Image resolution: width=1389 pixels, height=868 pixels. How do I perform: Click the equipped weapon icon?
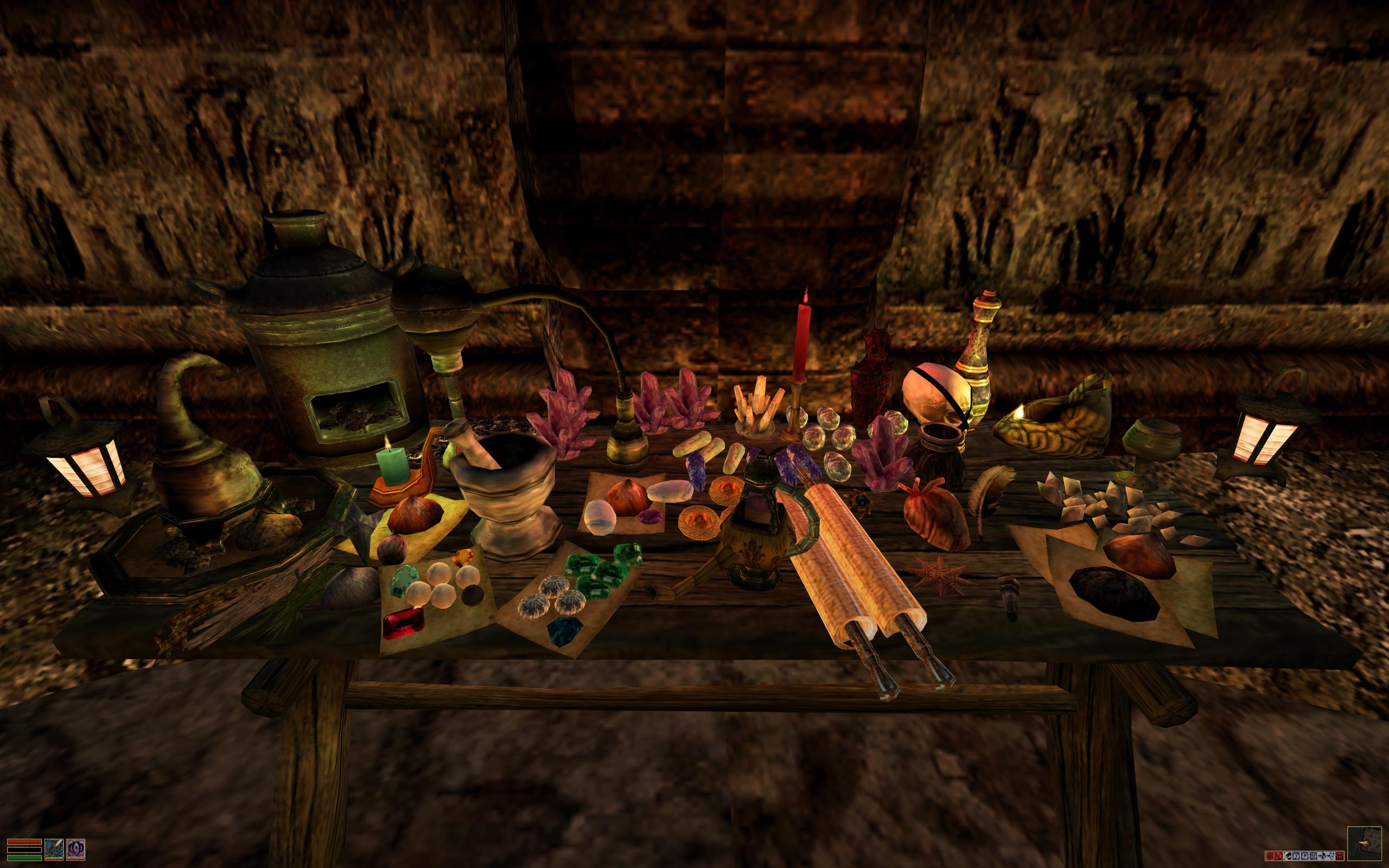pos(53,848)
